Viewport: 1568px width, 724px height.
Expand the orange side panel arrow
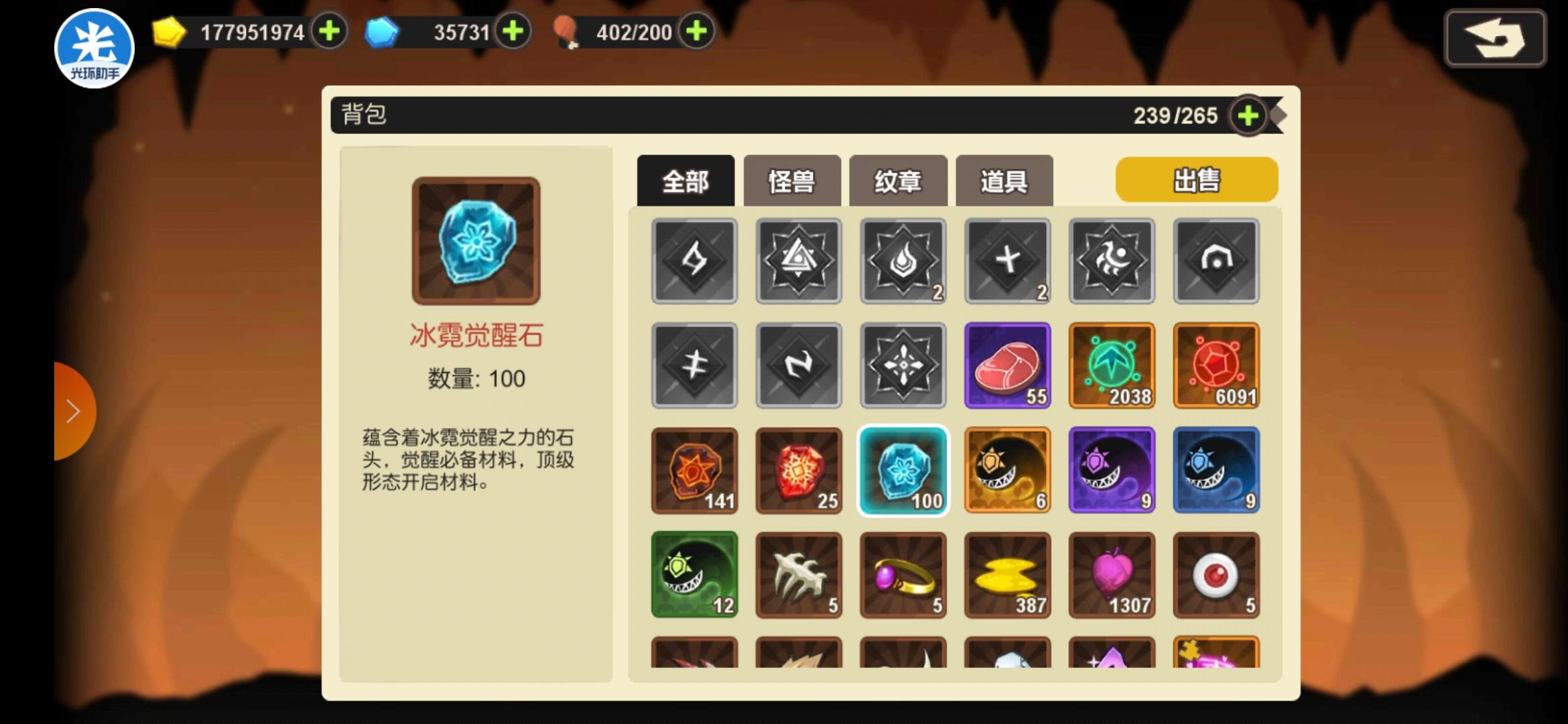(72, 410)
